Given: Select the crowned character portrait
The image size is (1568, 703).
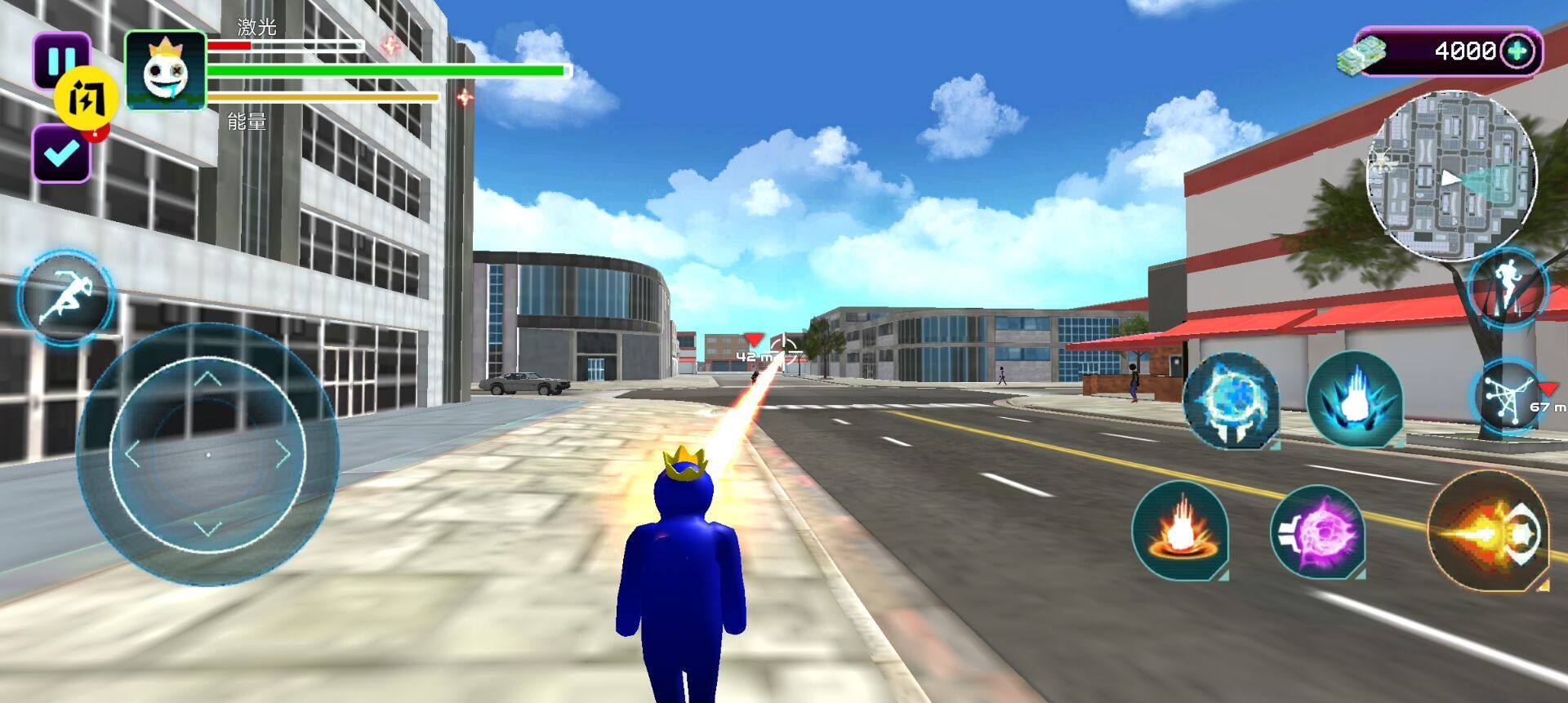Looking at the screenshot, I should [x=166, y=71].
